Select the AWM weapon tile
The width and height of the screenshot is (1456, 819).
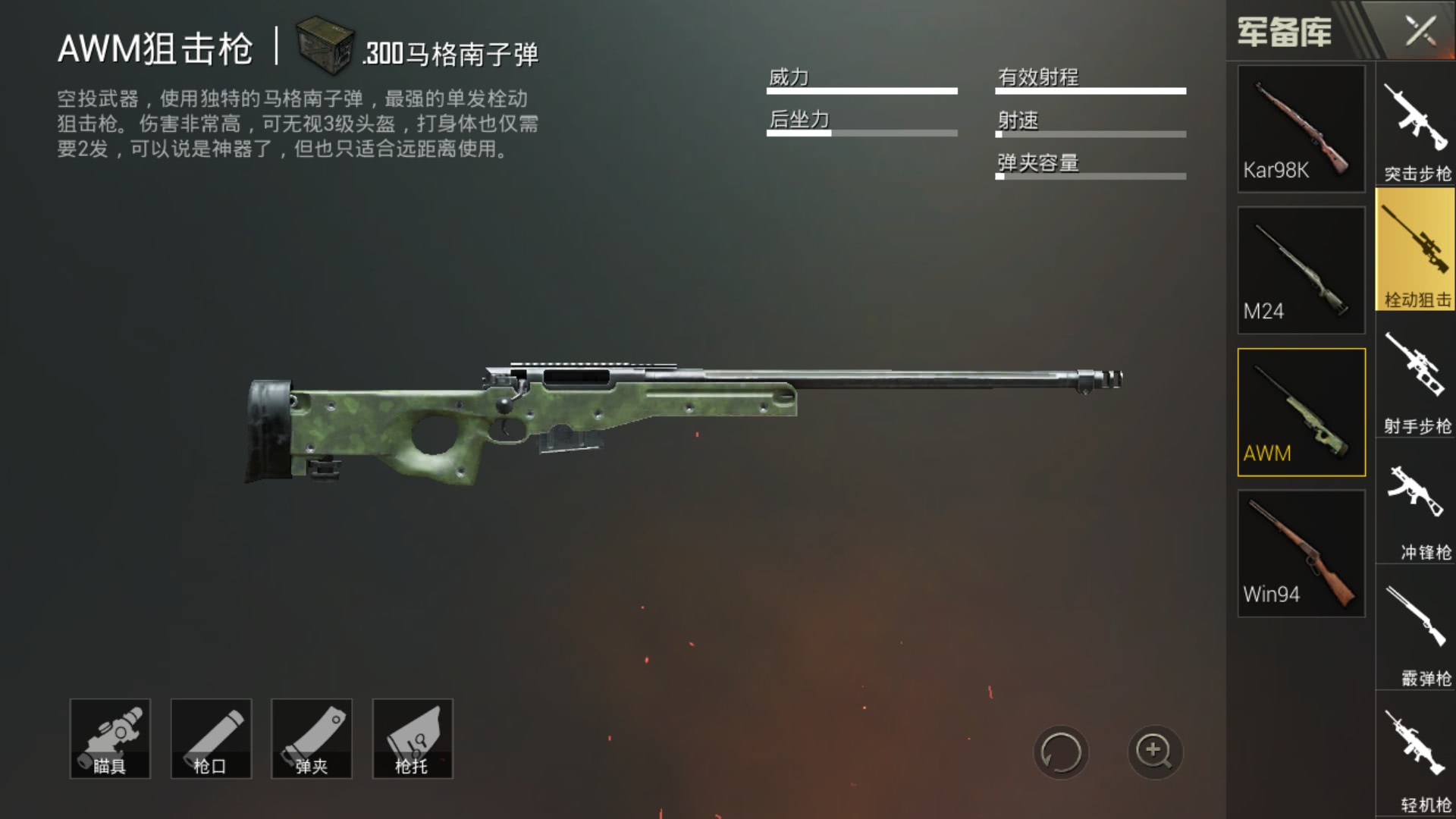point(1301,412)
